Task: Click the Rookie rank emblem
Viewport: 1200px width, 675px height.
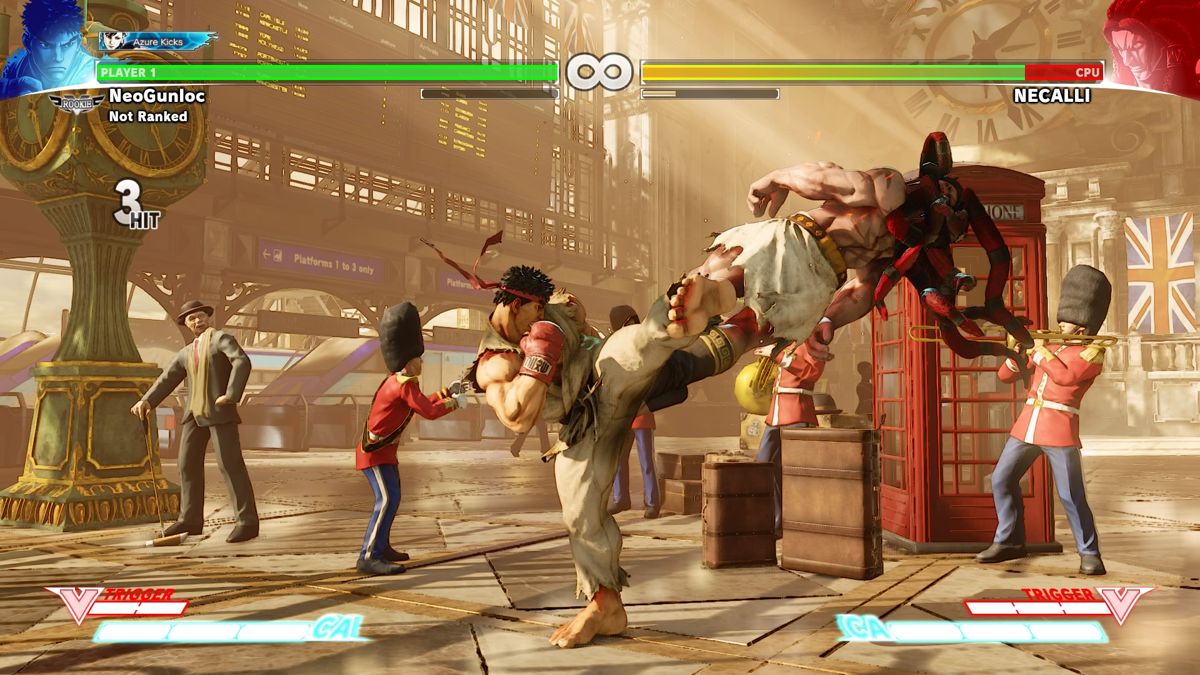Action: 76,102
